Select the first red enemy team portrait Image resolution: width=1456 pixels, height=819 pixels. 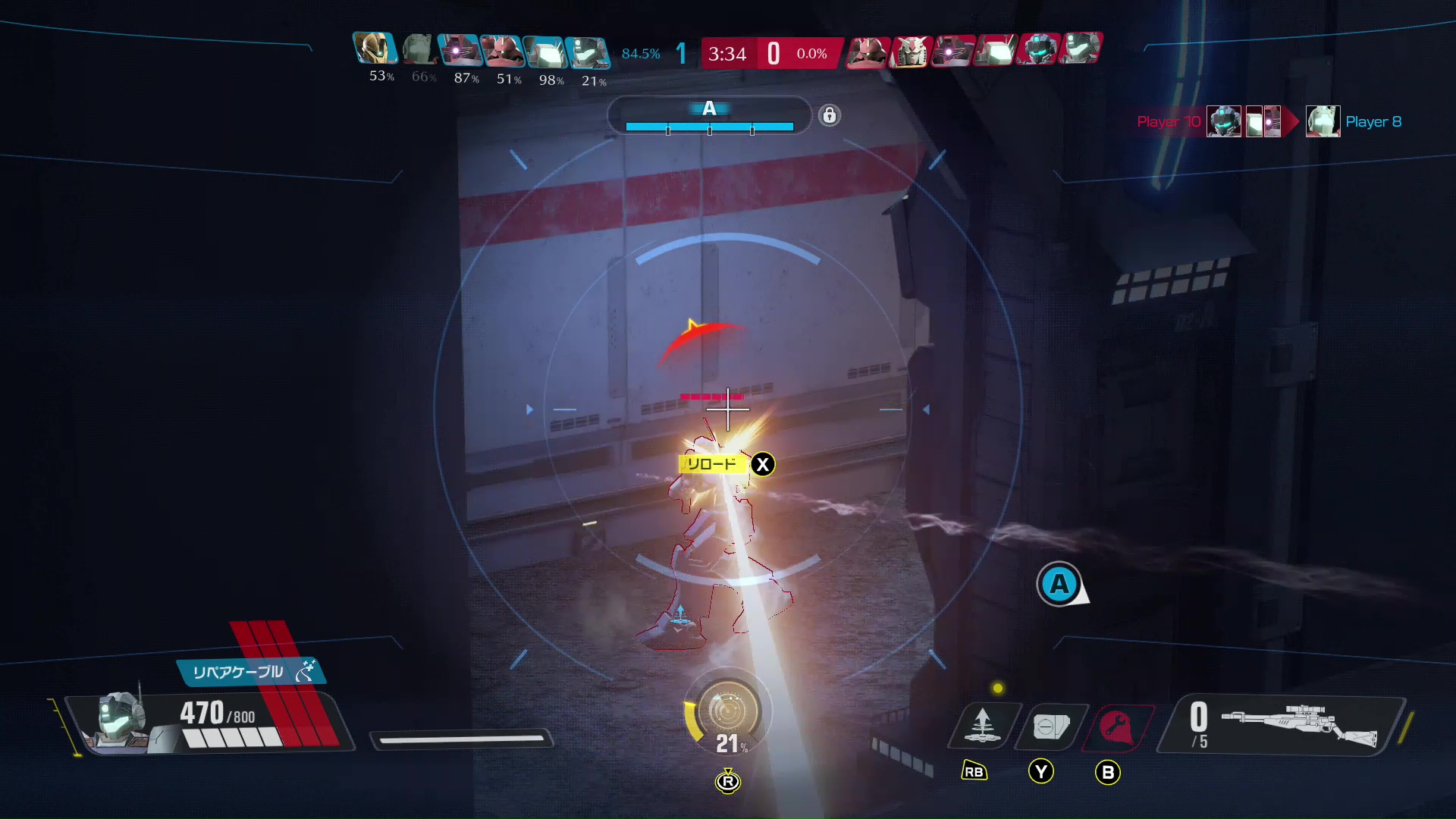point(866,52)
